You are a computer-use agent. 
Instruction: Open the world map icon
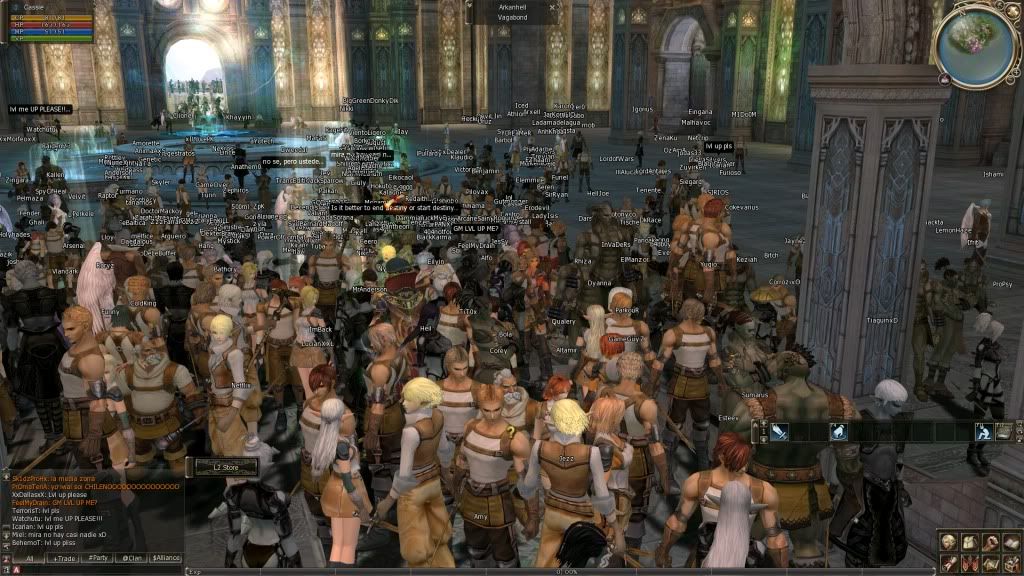click(x=990, y=563)
